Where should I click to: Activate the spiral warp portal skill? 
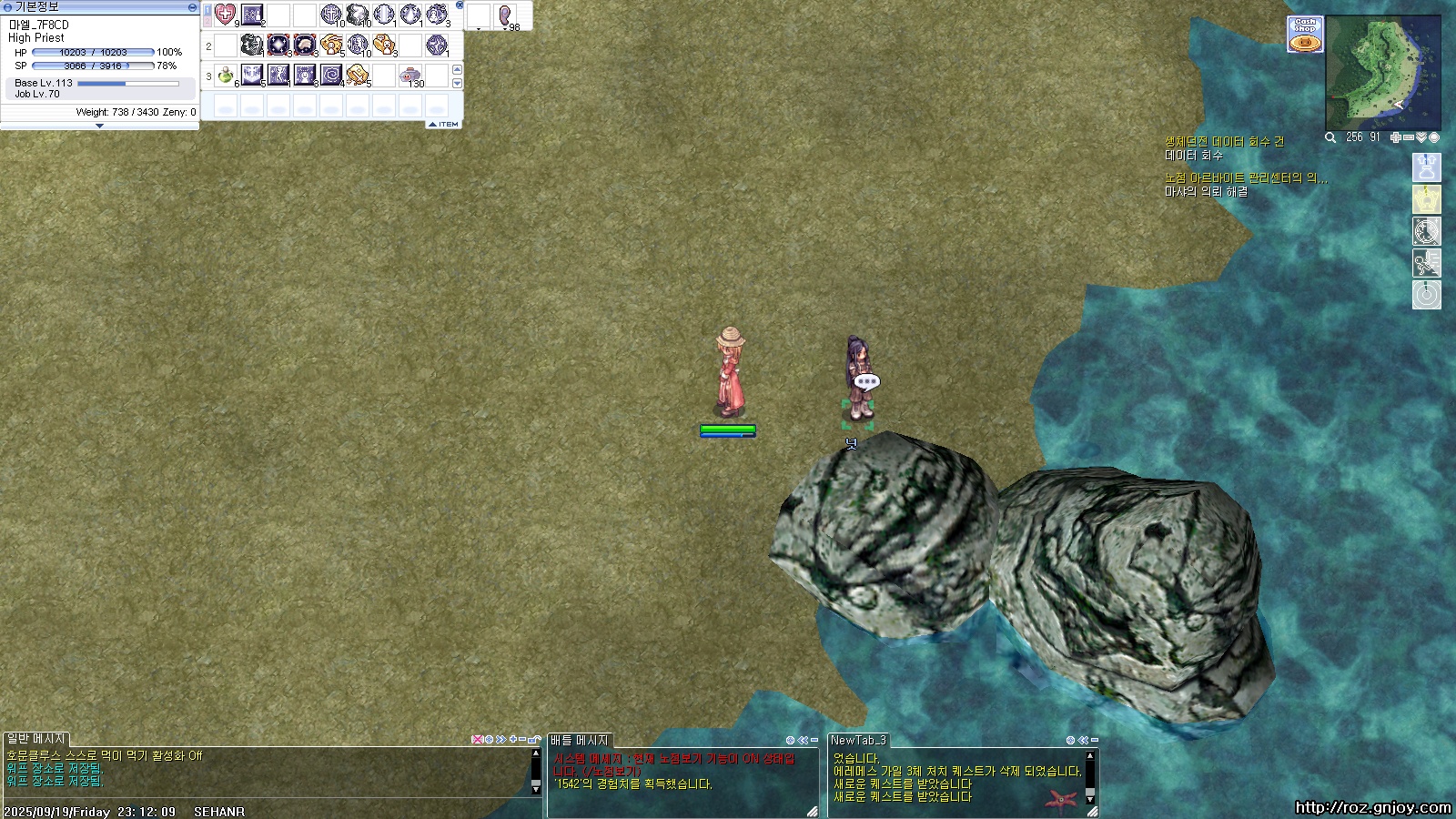(331, 75)
